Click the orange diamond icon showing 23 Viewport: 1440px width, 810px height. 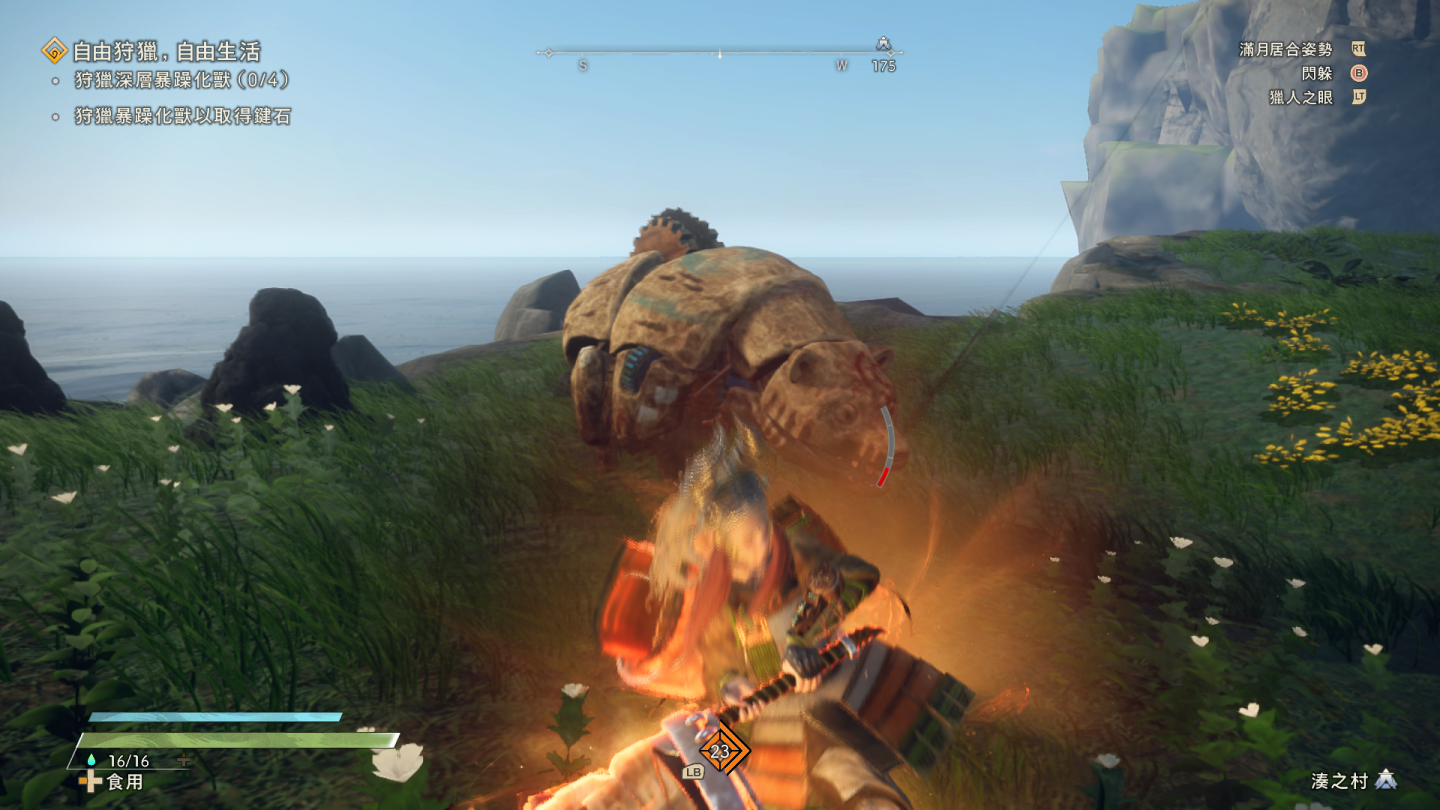coord(720,752)
